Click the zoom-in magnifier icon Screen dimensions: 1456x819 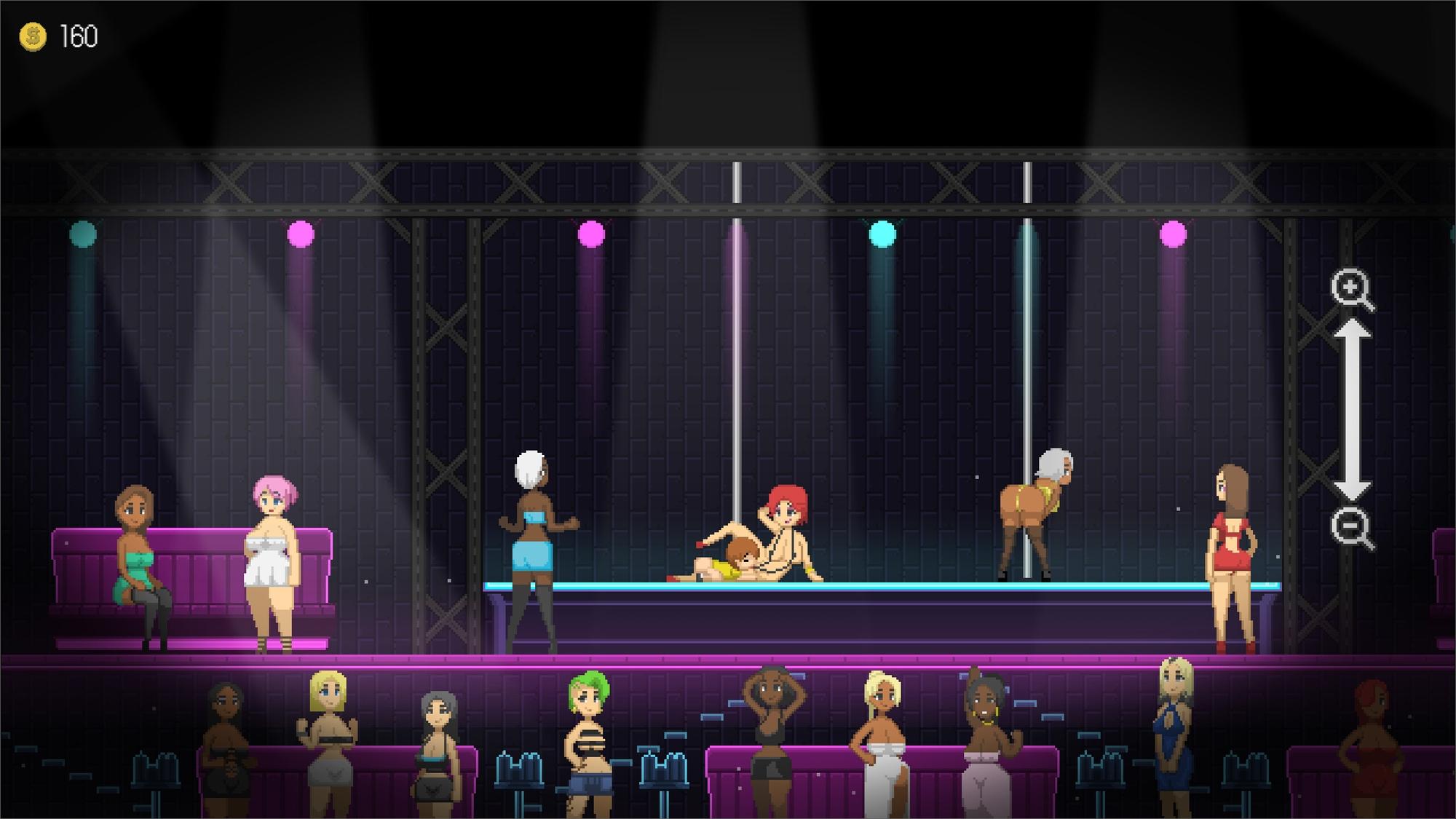point(1351,289)
